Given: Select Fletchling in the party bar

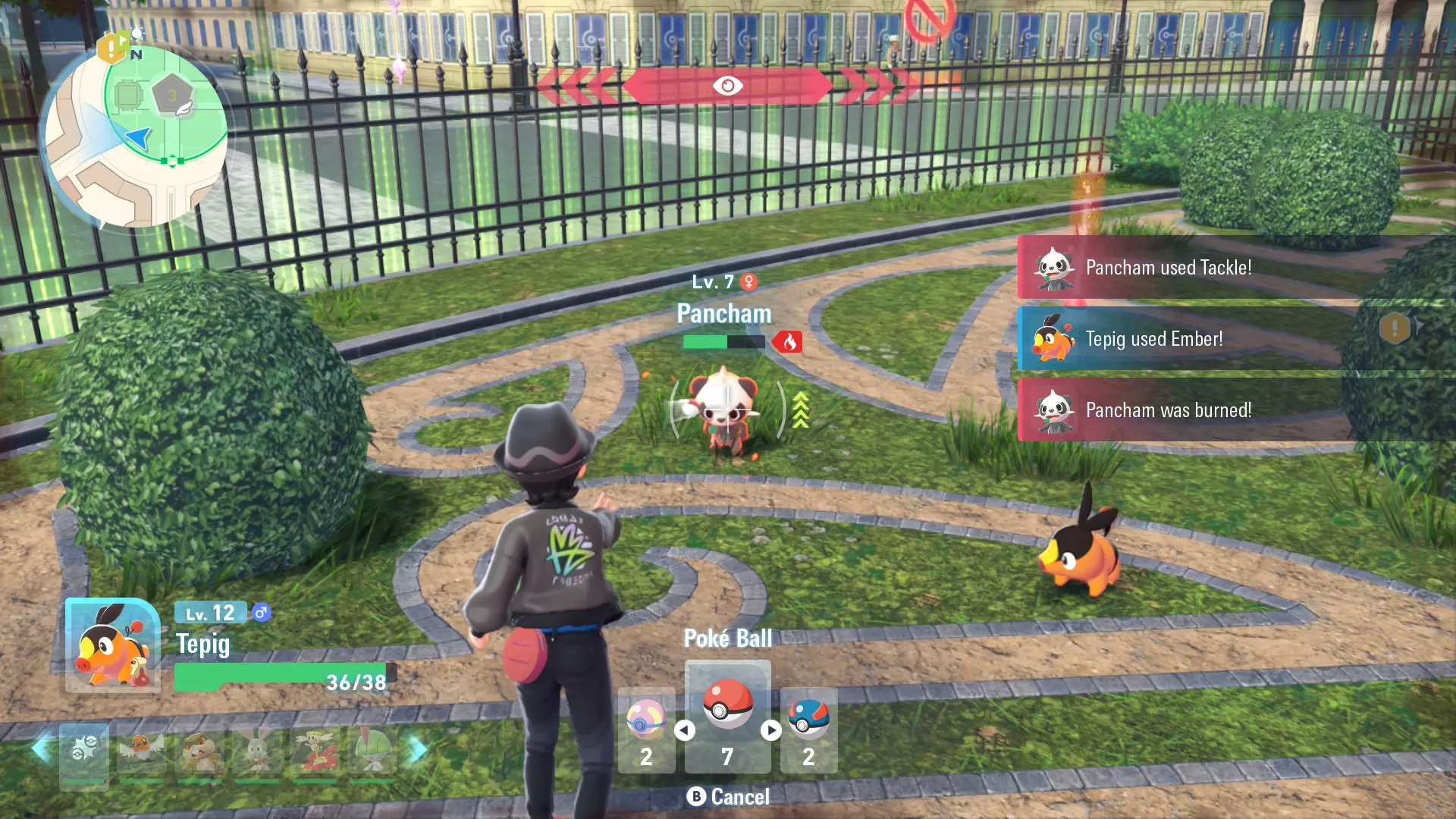Looking at the screenshot, I should click(x=142, y=752).
